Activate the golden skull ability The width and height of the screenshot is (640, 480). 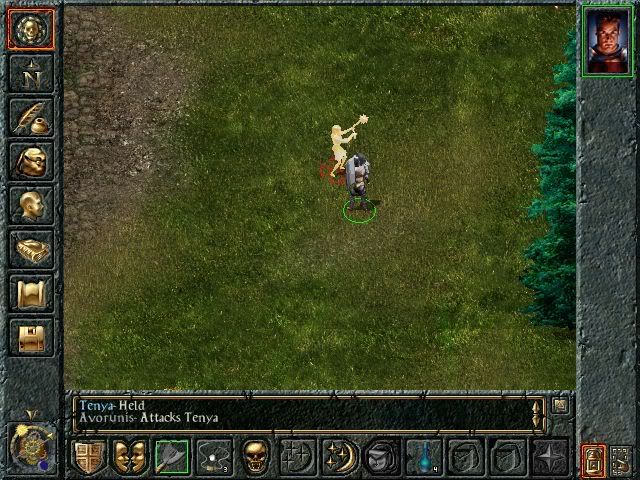pyautogui.click(x=255, y=457)
